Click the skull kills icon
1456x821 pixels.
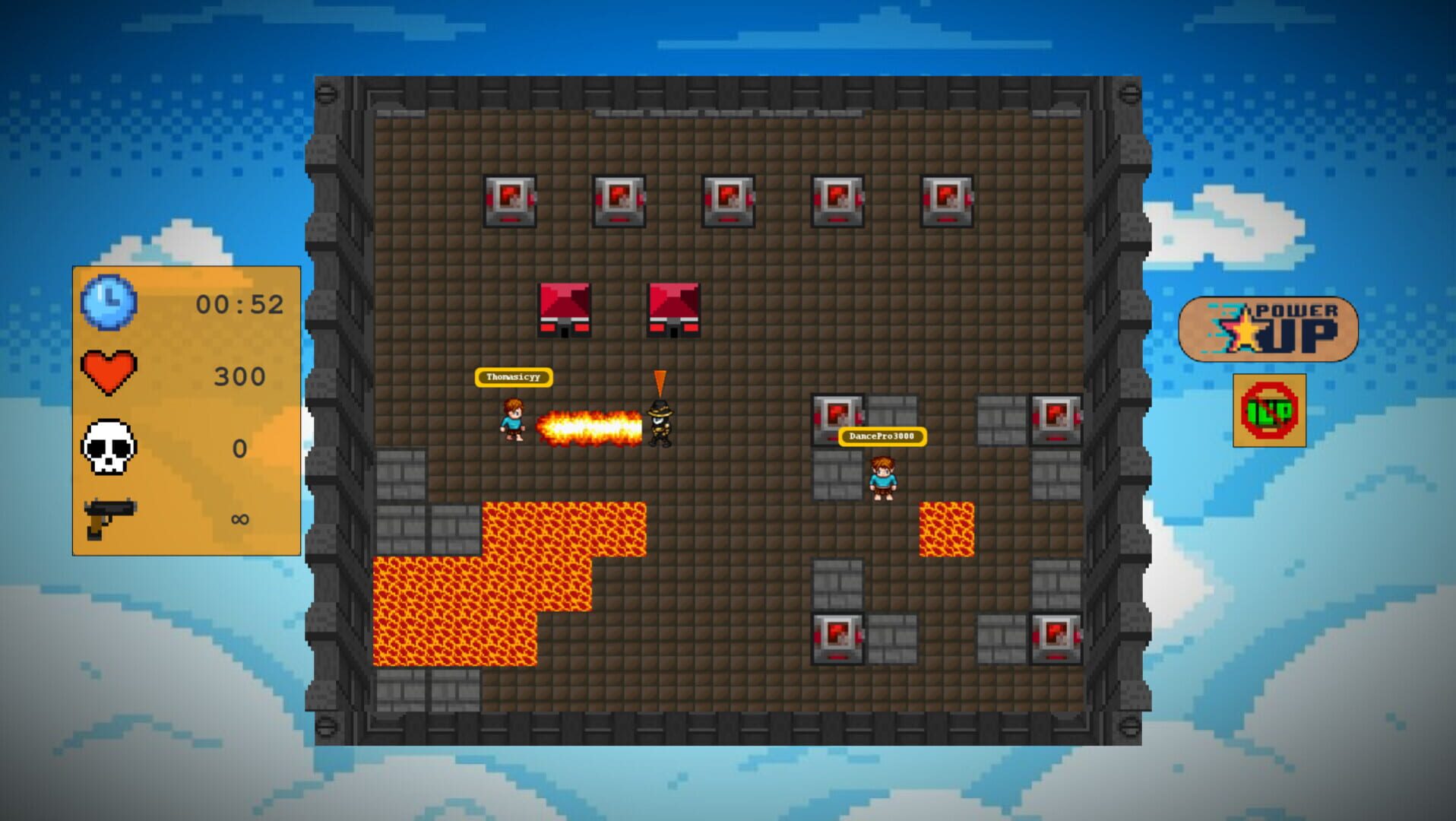click(x=108, y=448)
